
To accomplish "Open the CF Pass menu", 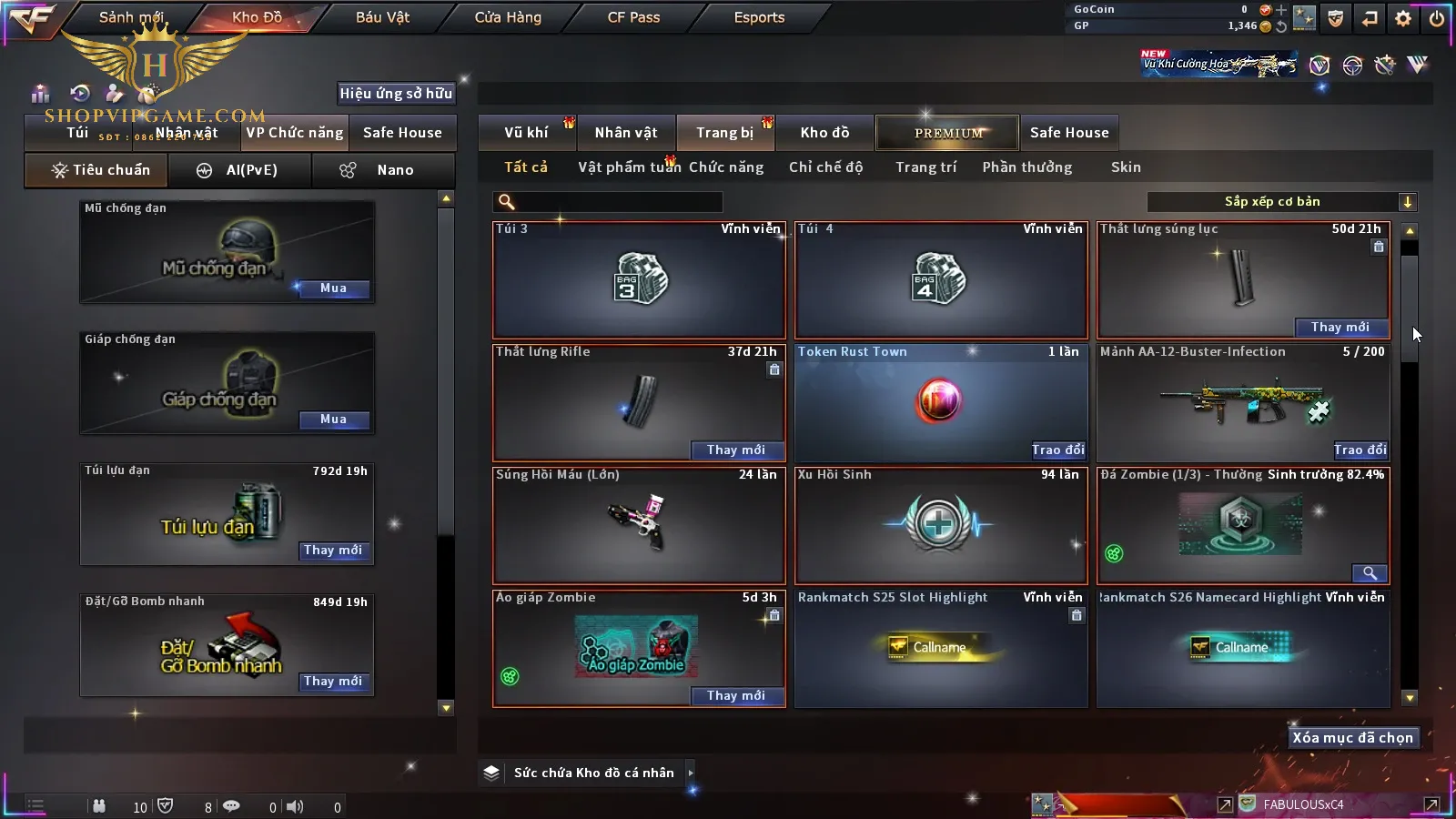I will 633,17.
